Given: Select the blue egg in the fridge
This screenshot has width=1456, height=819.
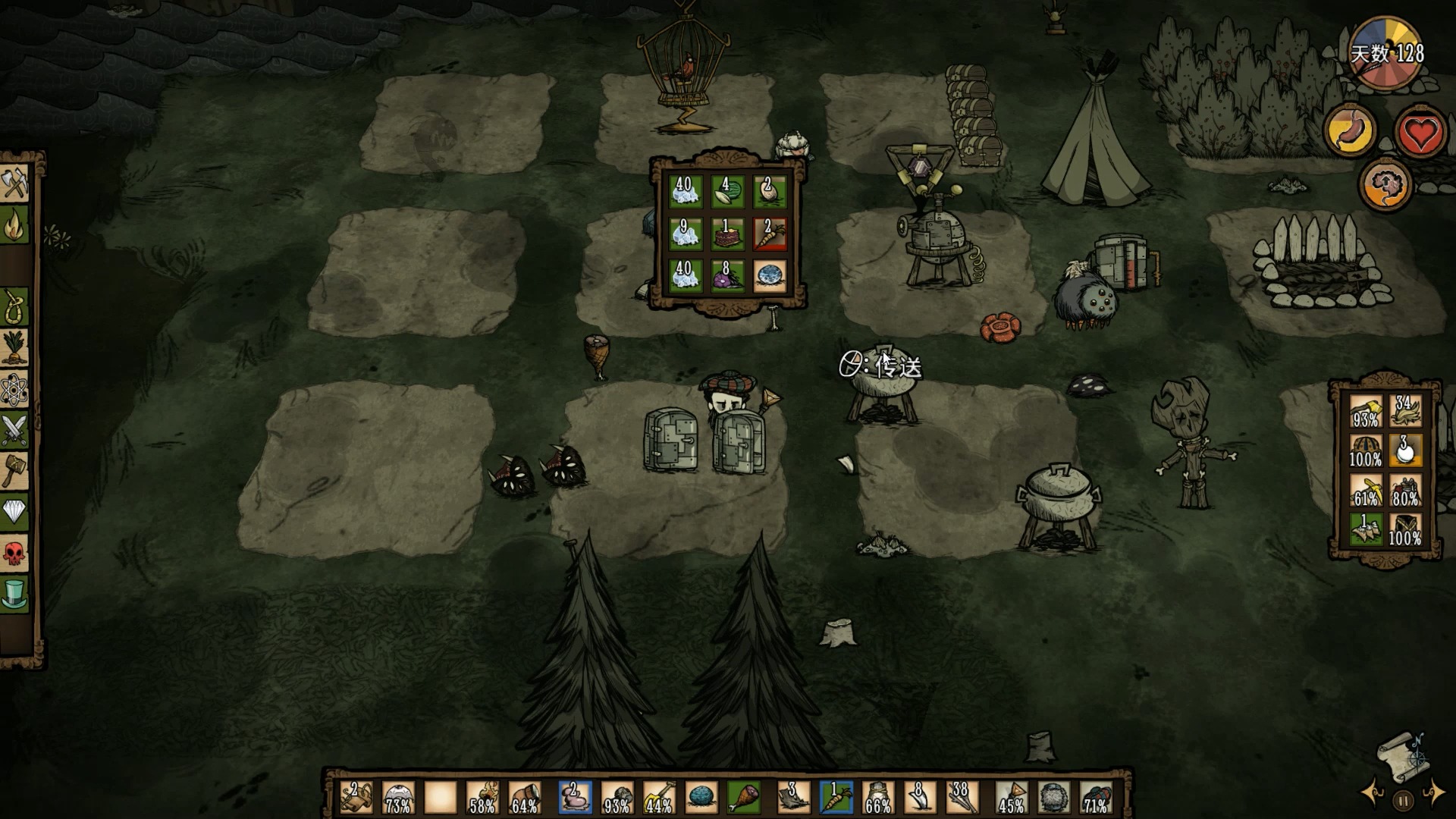Looking at the screenshot, I should 769,276.
